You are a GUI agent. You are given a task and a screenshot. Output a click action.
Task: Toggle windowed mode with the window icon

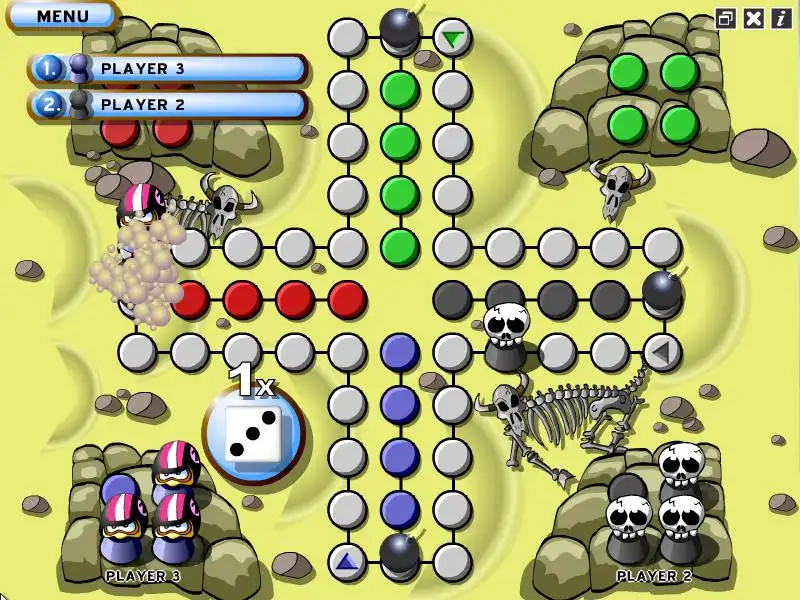point(725,18)
